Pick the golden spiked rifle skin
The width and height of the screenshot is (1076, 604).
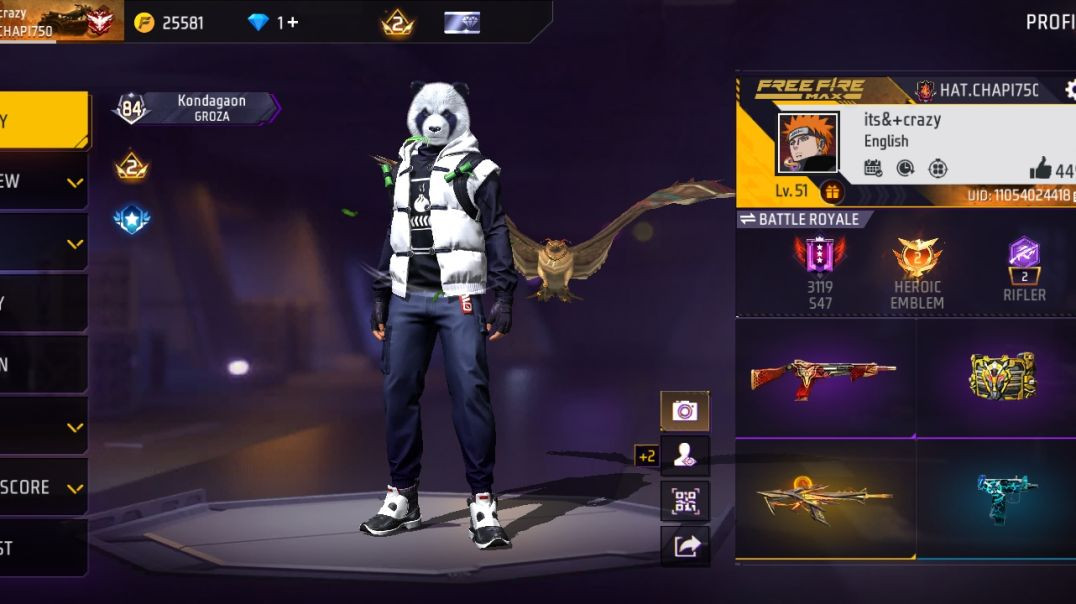pos(824,497)
